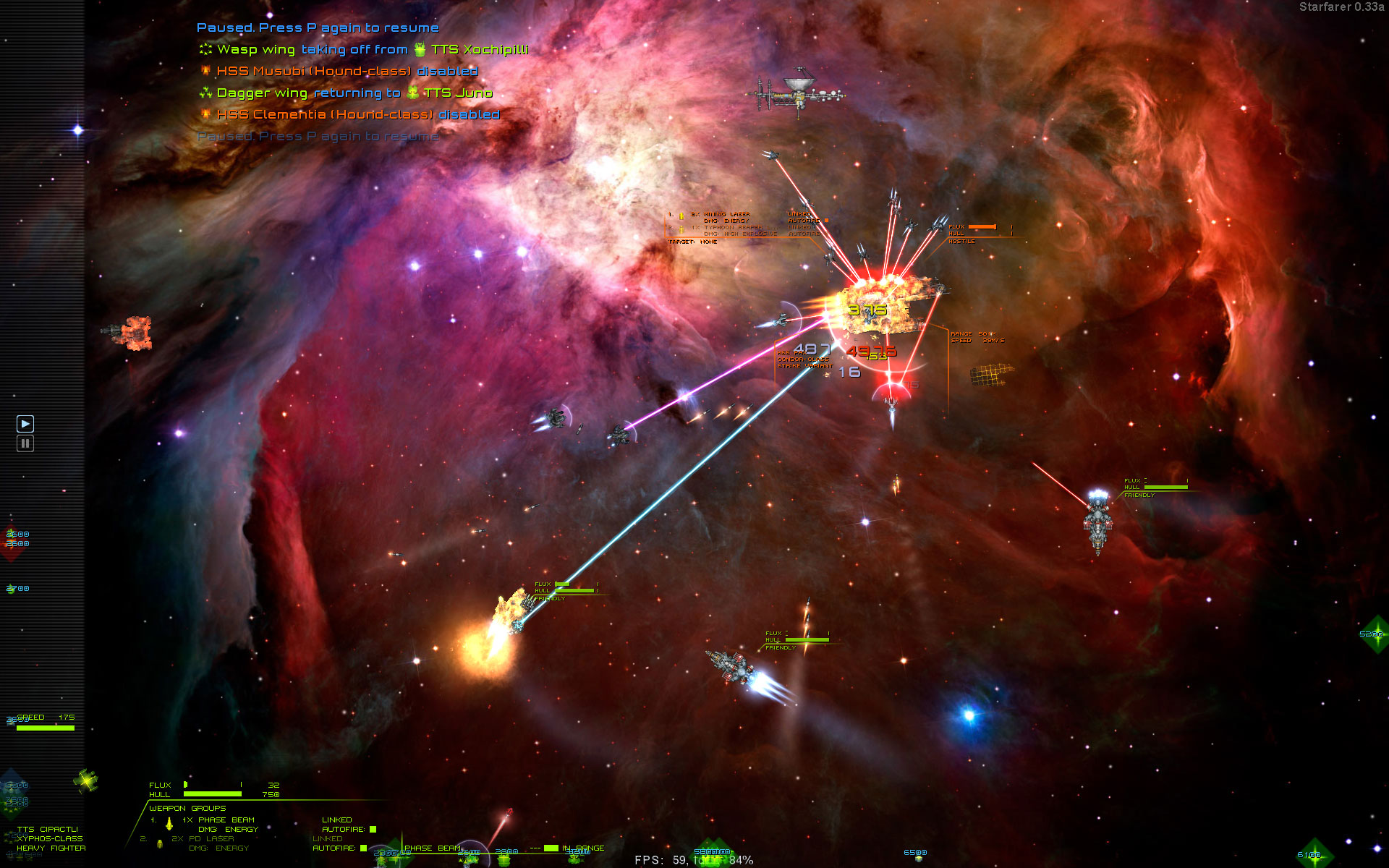Click the HSS Clementia ship icon
Viewport: 1389px width, 868px height.
click(205, 115)
